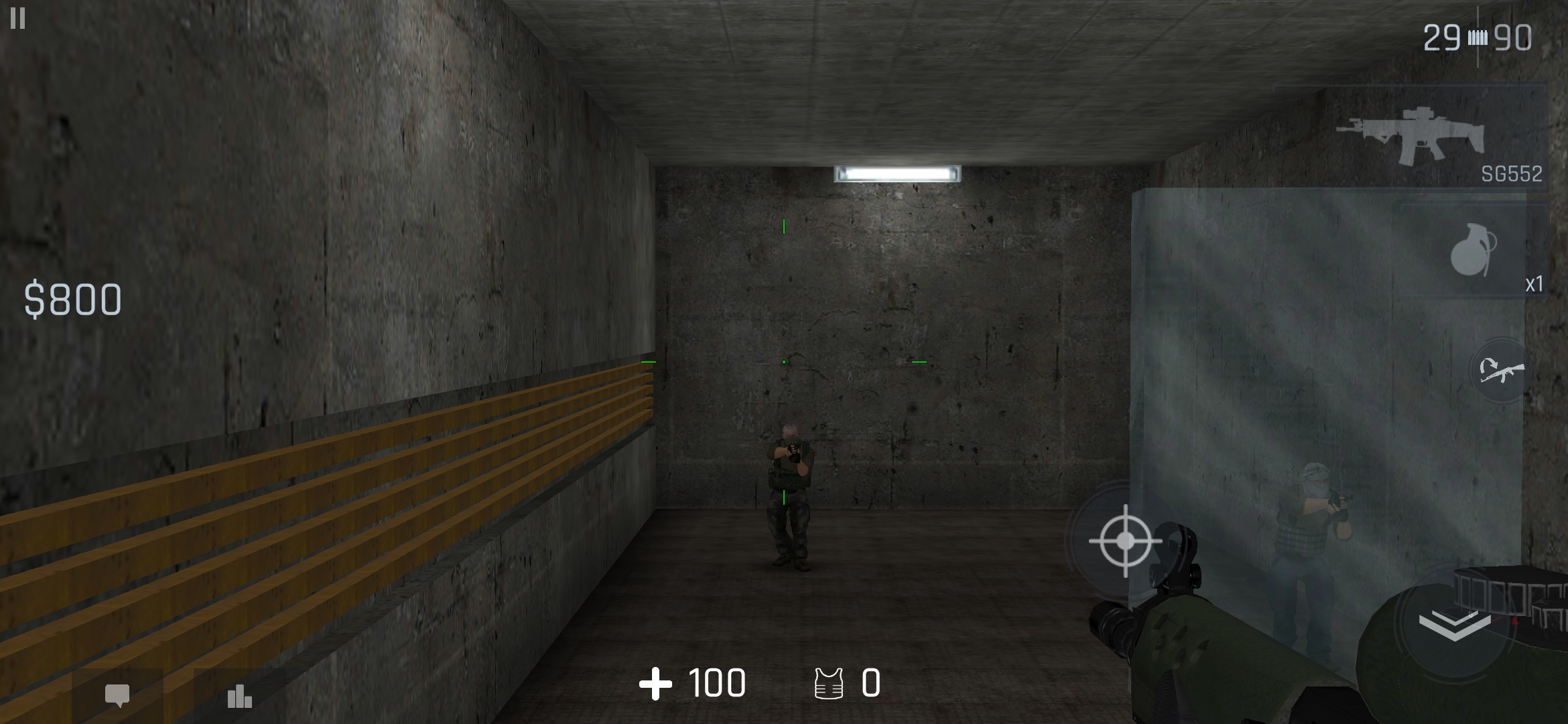Tap the health cross icon

click(657, 684)
